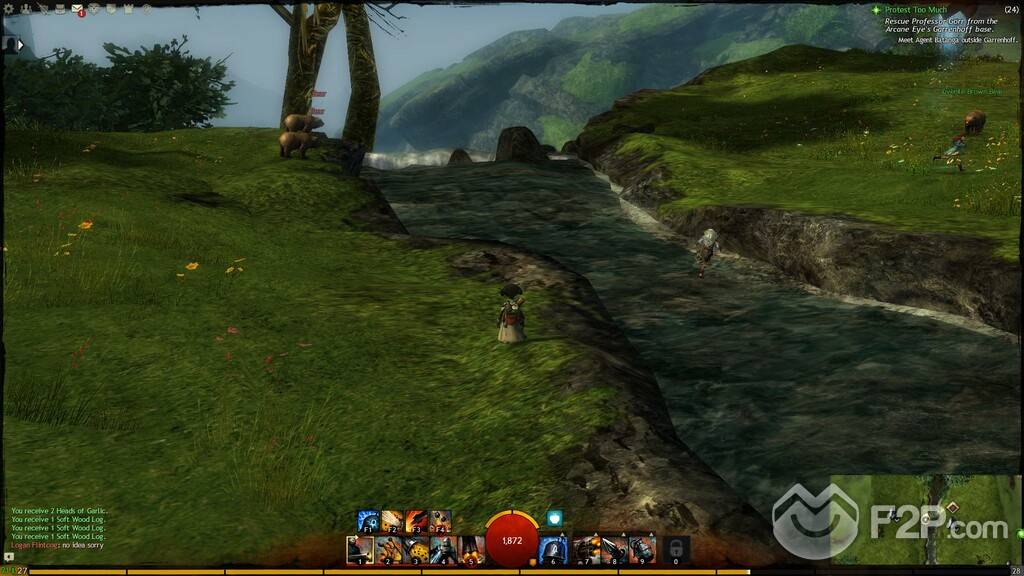Image resolution: width=1024 pixels, height=576 pixels.
Task: Open the gear-shaped game menu icon
Action: pos(7,9)
